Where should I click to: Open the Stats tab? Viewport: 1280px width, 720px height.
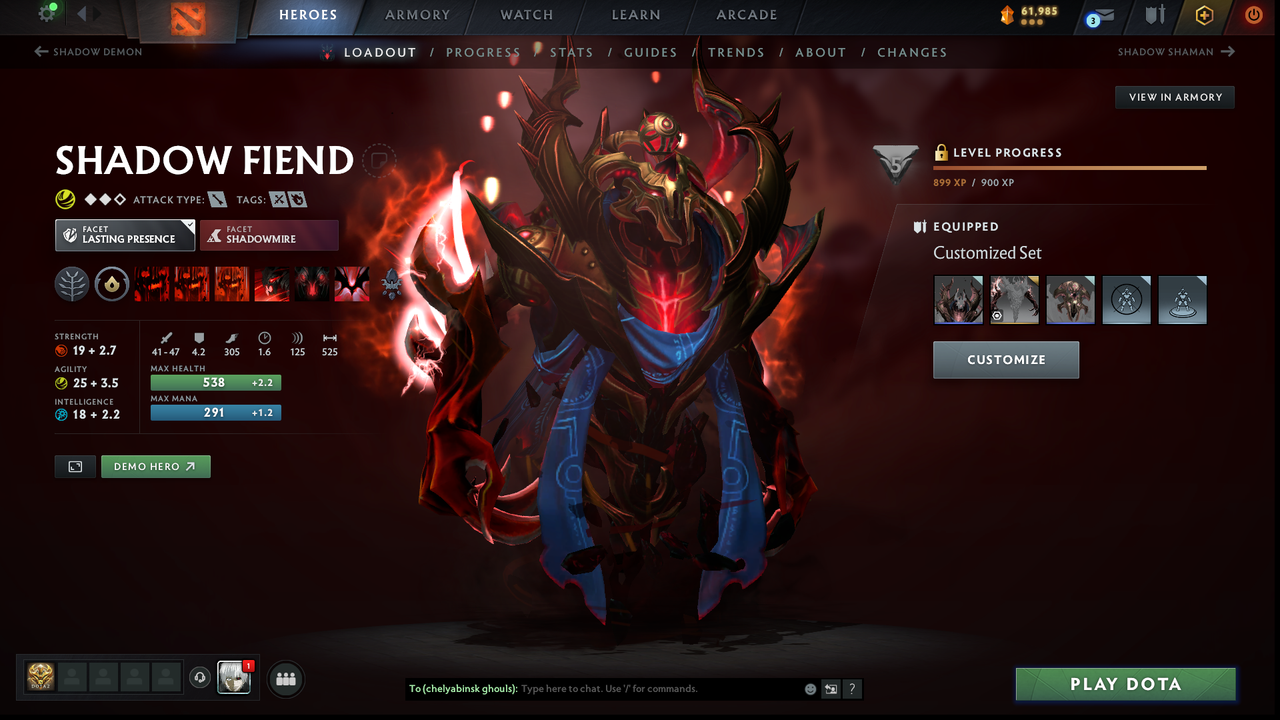572,51
